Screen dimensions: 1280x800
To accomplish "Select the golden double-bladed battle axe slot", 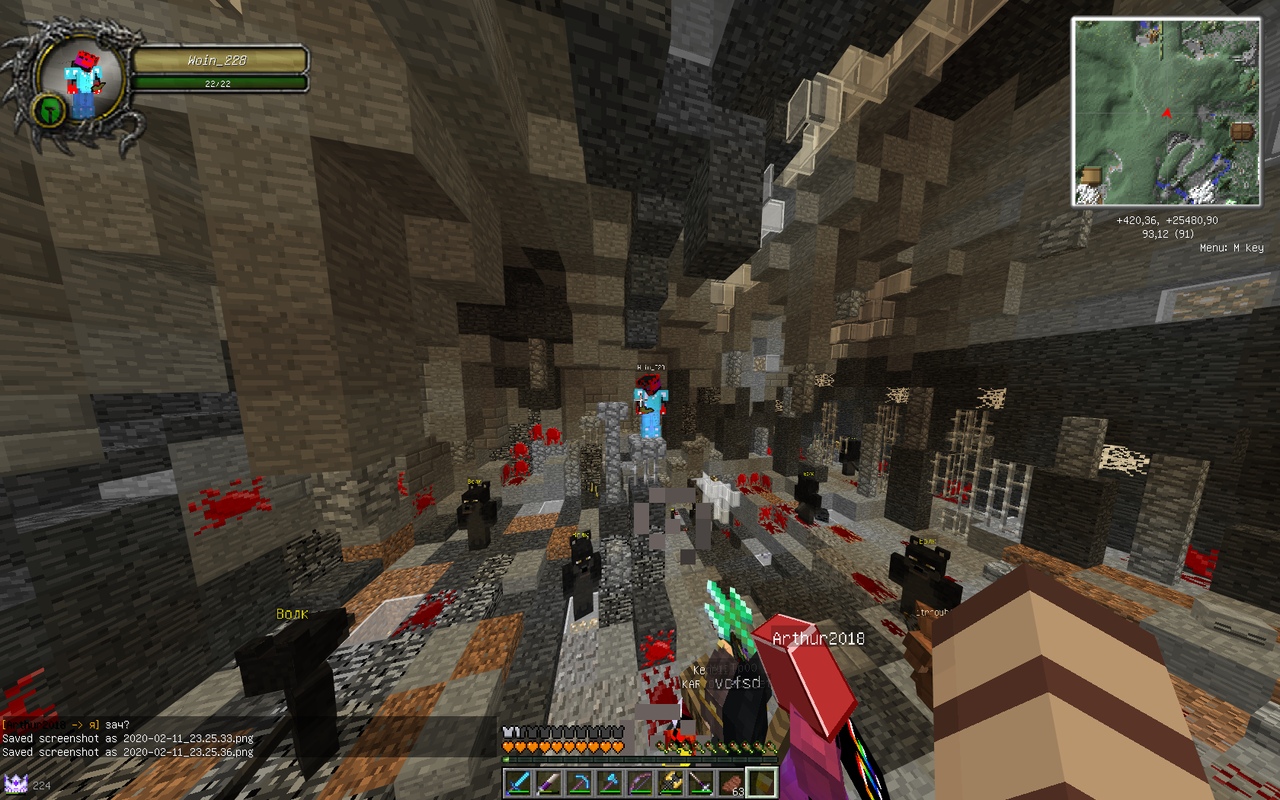I will (670, 782).
